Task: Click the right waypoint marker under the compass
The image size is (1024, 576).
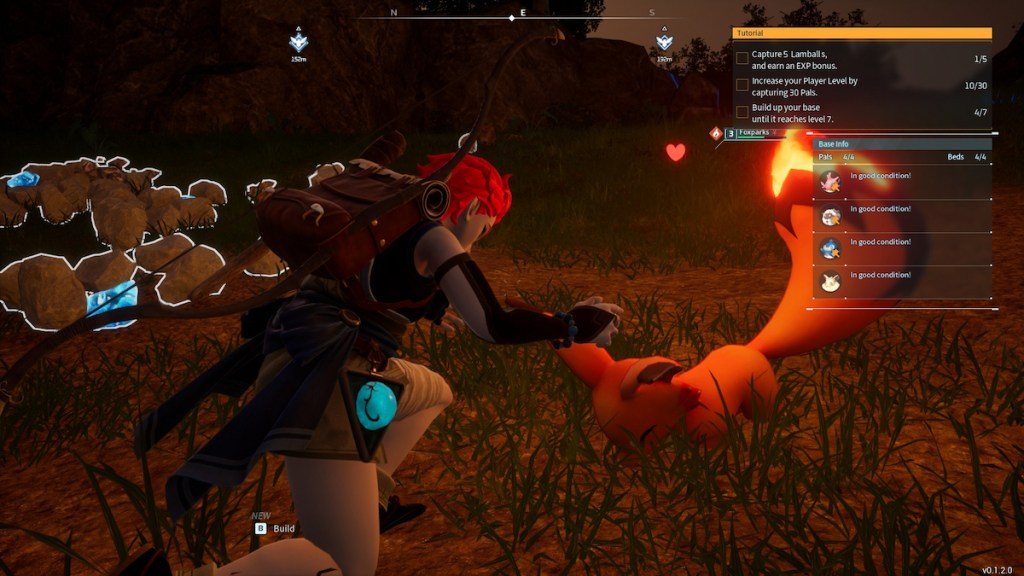Action: 664,42
